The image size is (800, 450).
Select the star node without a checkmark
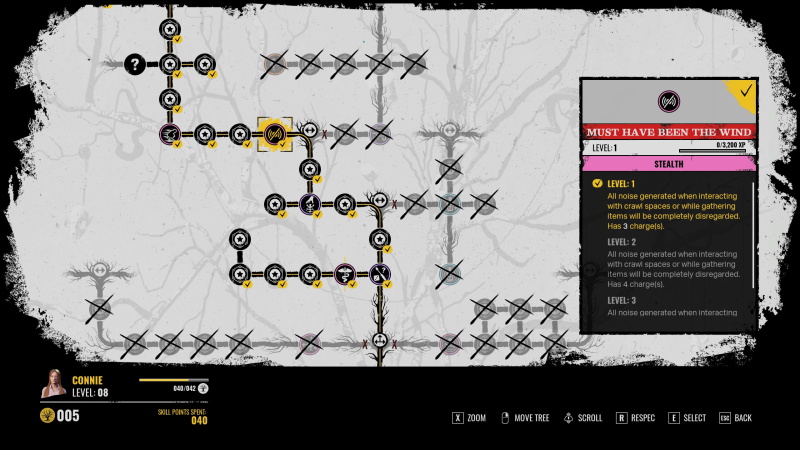point(239,238)
